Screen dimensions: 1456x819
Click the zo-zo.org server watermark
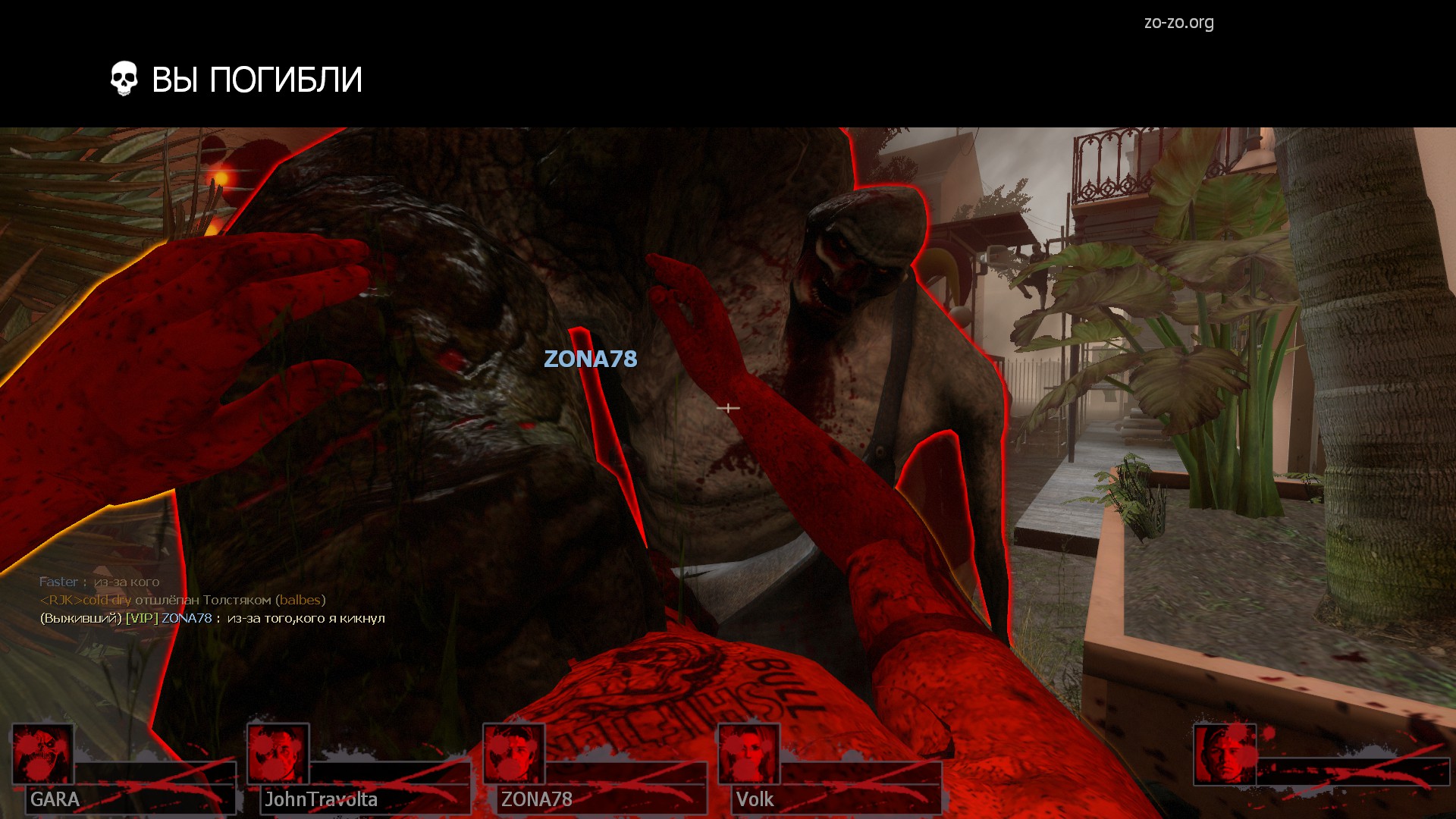(1178, 23)
